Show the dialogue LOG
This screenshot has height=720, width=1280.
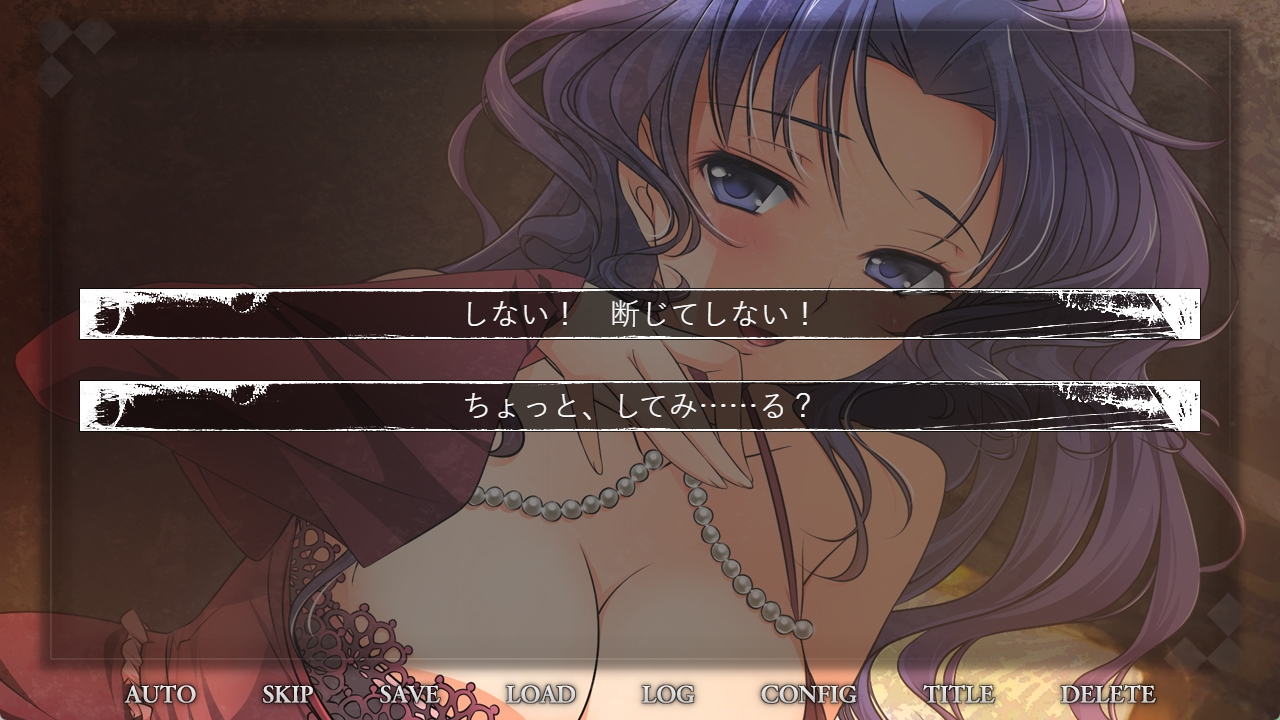(x=668, y=694)
